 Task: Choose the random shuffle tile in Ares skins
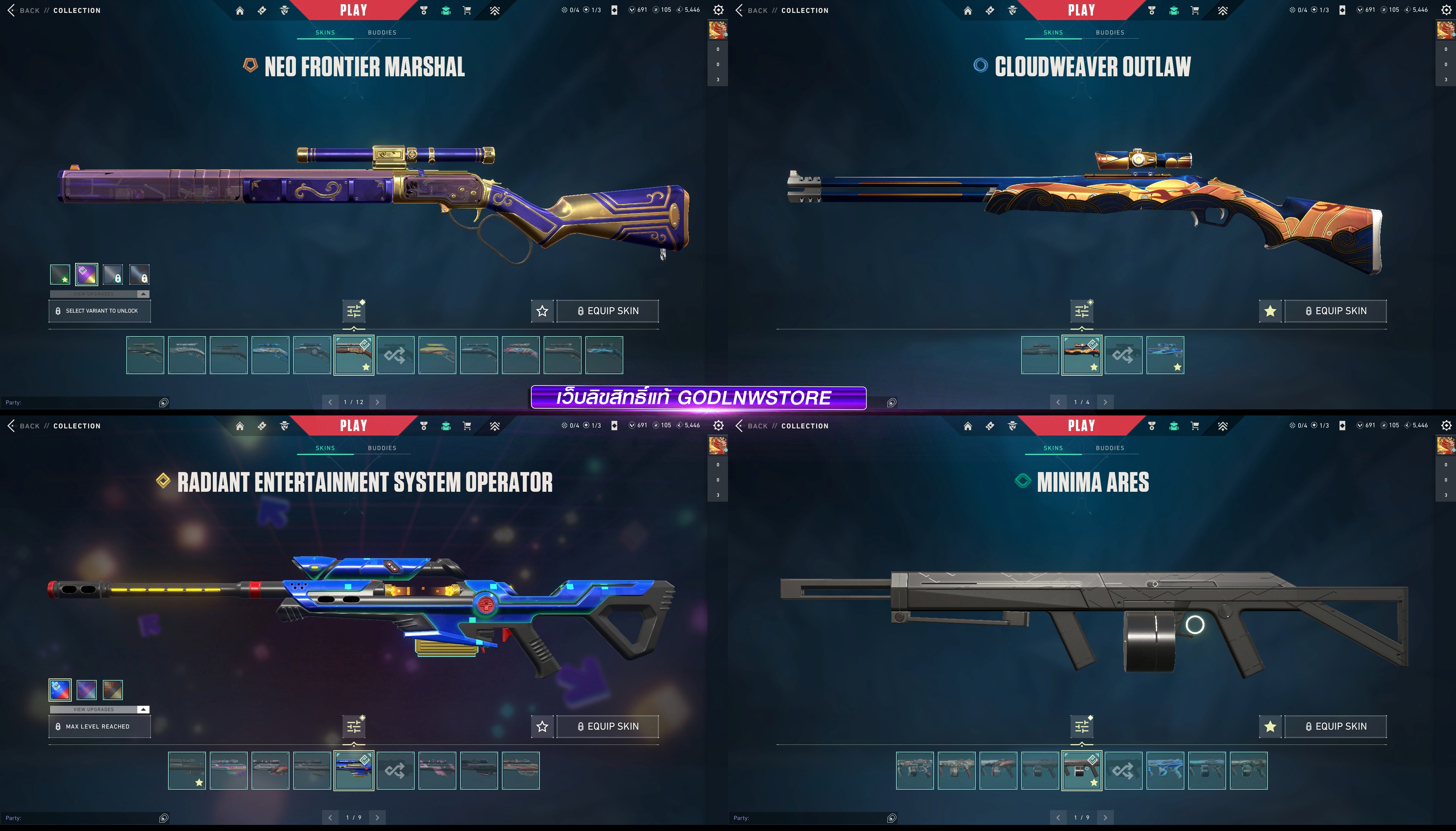pyautogui.click(x=1123, y=771)
